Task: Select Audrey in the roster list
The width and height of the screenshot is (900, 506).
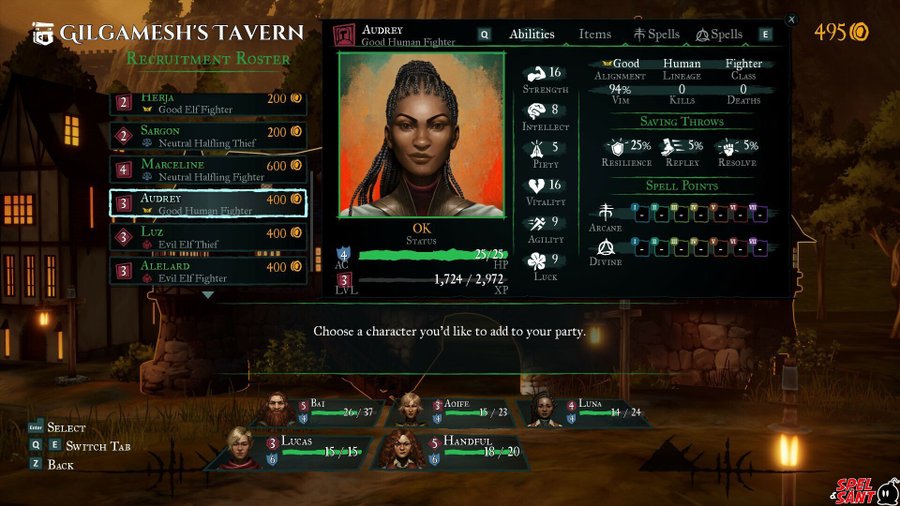Action: (208, 204)
